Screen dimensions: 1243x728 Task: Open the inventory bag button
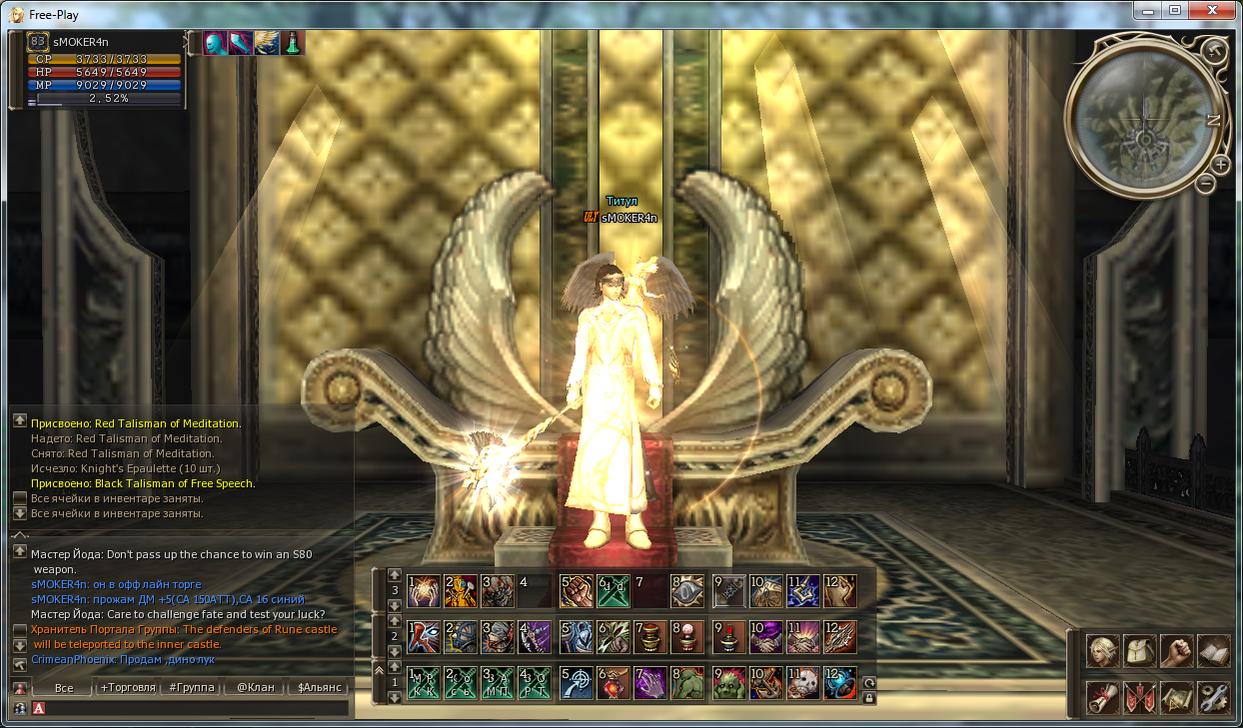pyautogui.click(x=1140, y=651)
